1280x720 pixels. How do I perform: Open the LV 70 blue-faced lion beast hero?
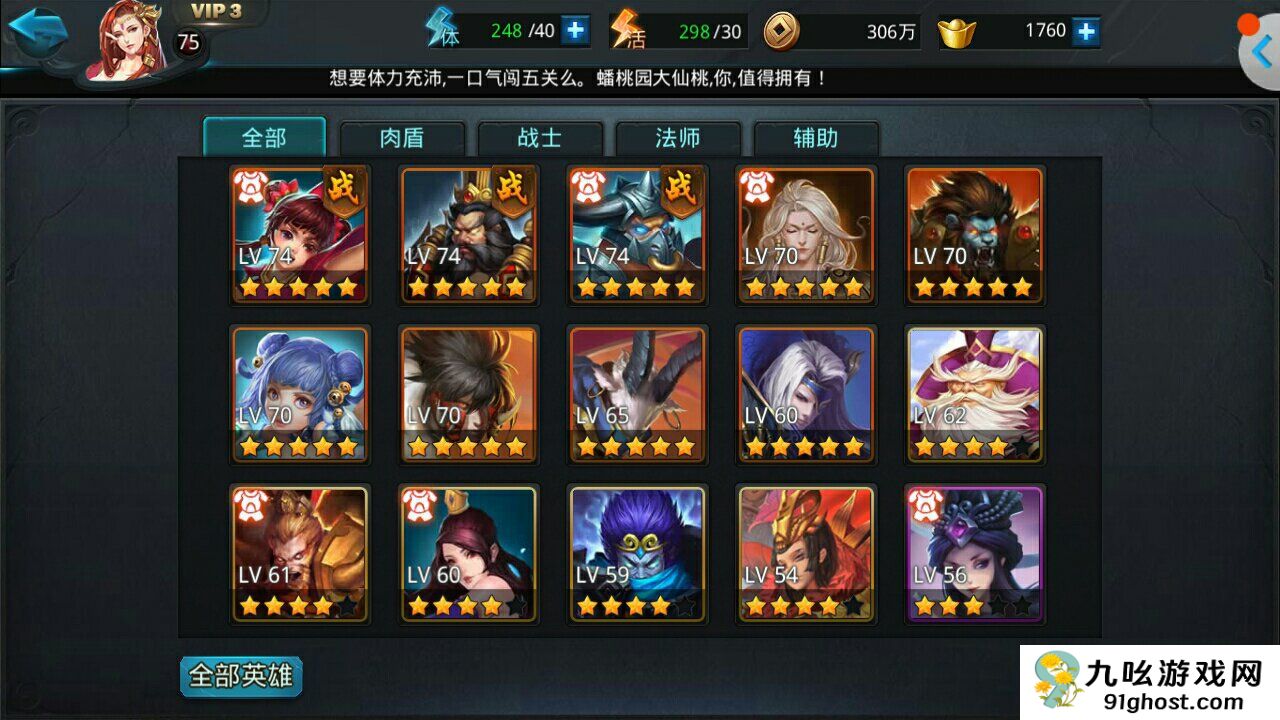click(x=975, y=235)
